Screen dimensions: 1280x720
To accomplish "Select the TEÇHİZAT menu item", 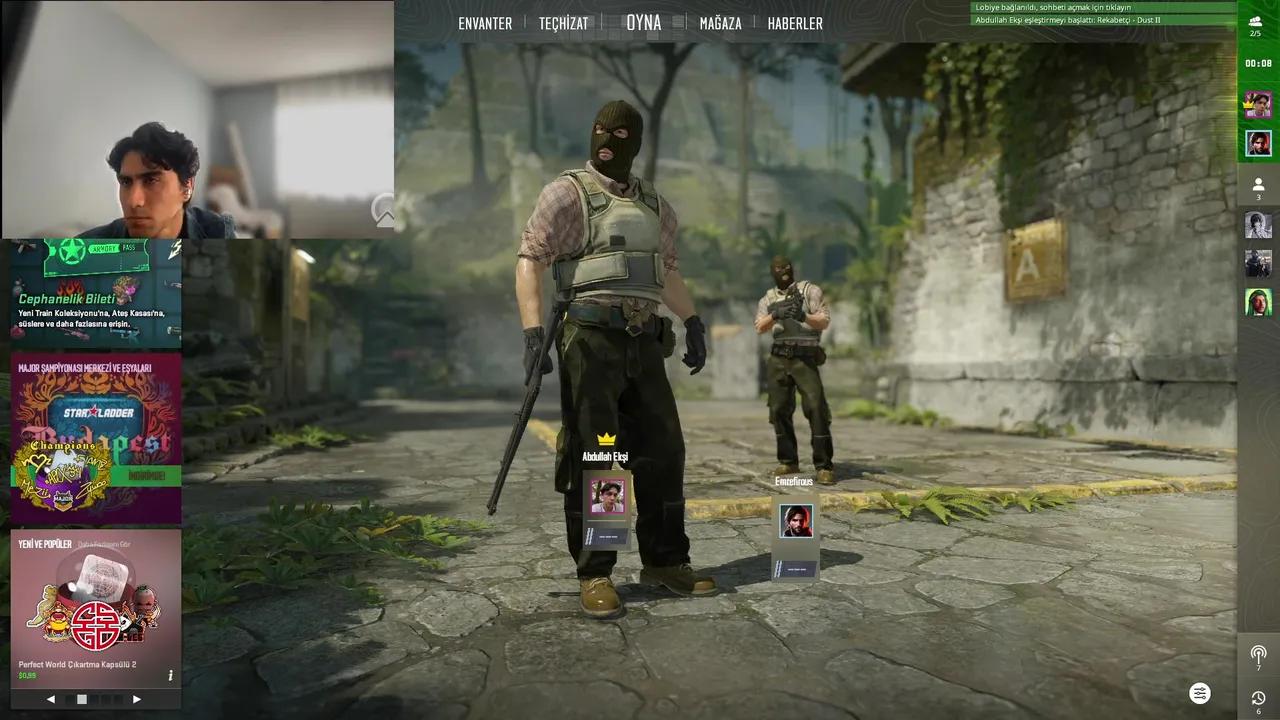I will (x=565, y=23).
